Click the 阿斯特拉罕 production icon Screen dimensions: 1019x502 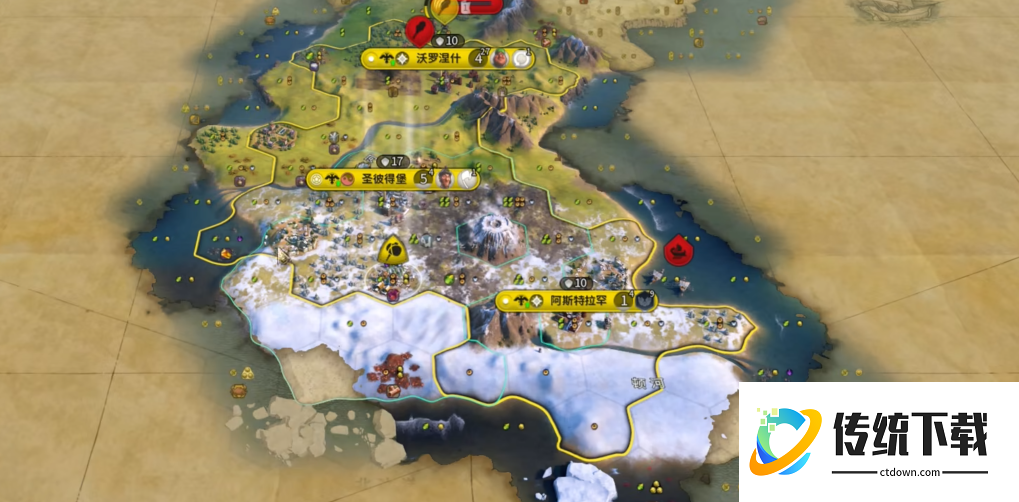[645, 299]
